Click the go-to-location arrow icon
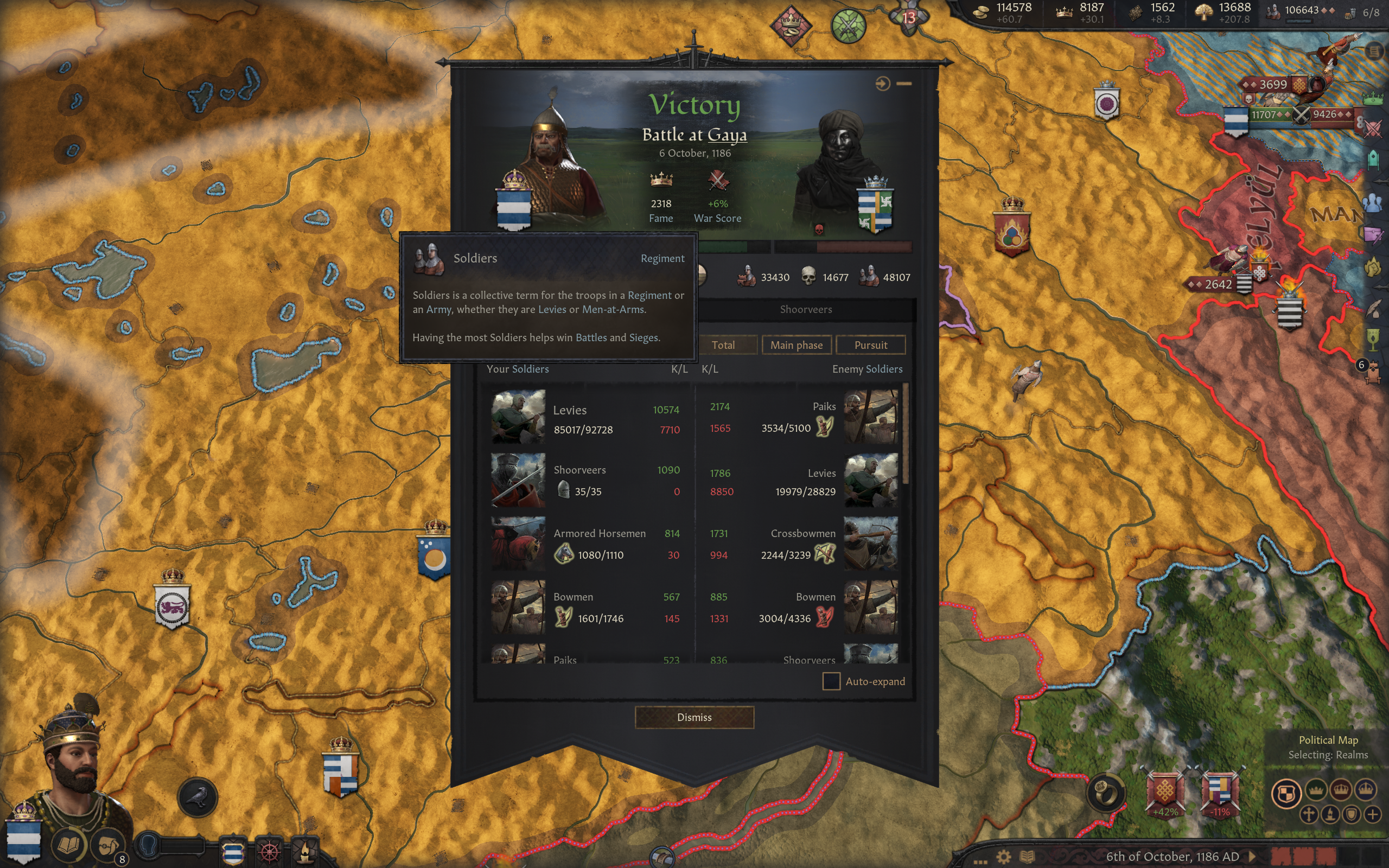The width and height of the screenshot is (1389, 868). click(883, 84)
